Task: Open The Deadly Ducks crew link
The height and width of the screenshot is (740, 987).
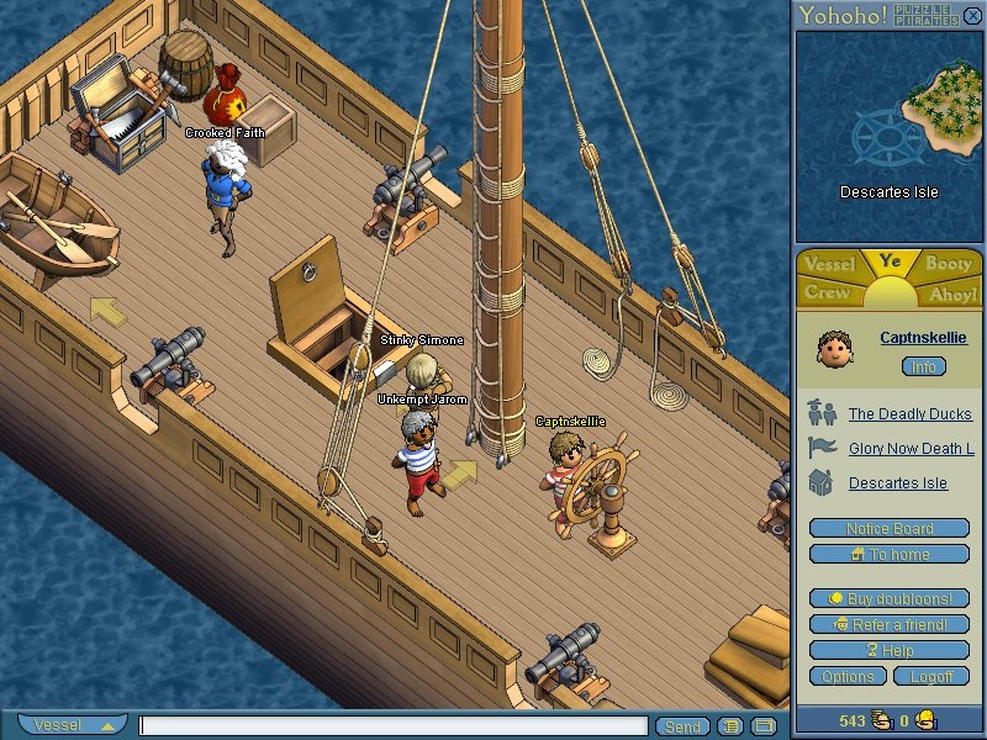Action: pos(909,414)
